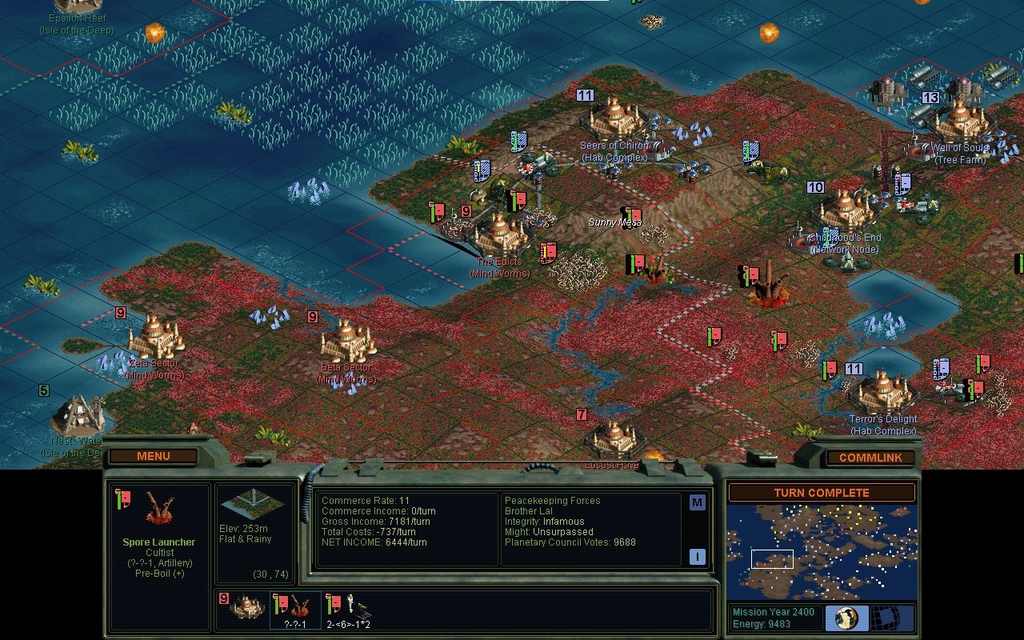Click the world minimap
Screen dimensions: 1024x640
pyautogui.click(x=821, y=551)
